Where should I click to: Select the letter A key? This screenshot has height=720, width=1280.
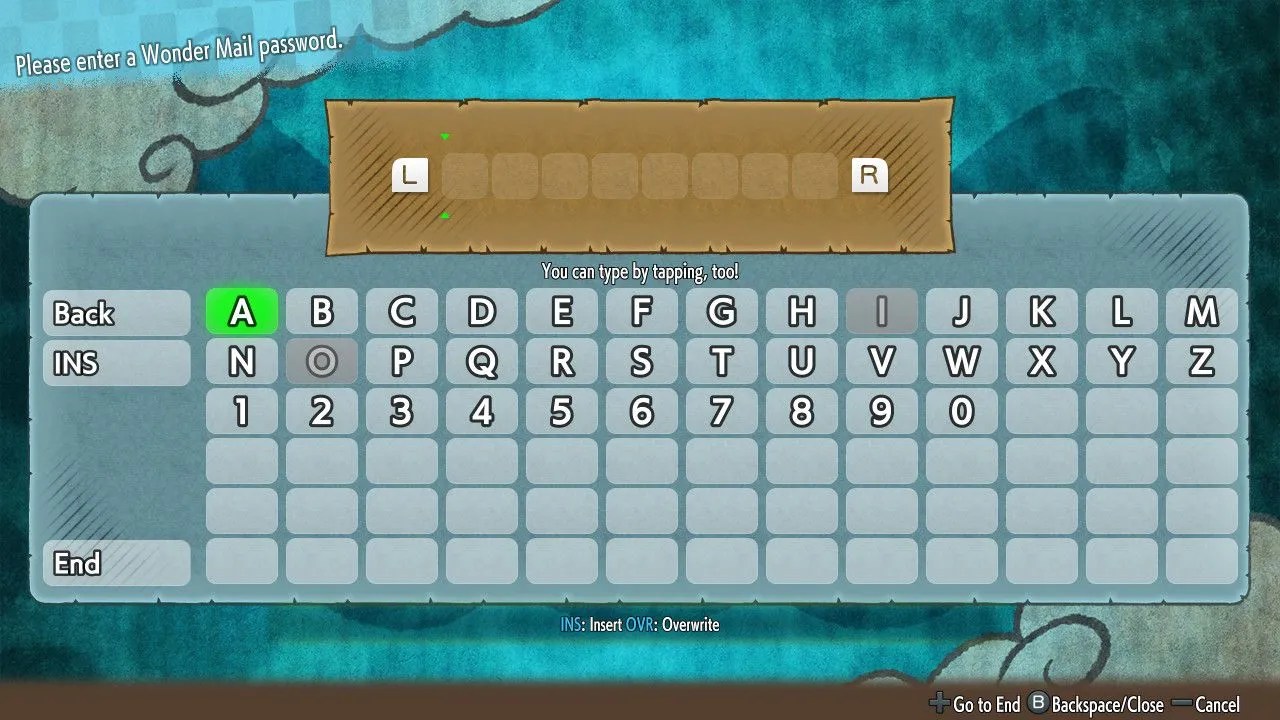click(x=241, y=312)
